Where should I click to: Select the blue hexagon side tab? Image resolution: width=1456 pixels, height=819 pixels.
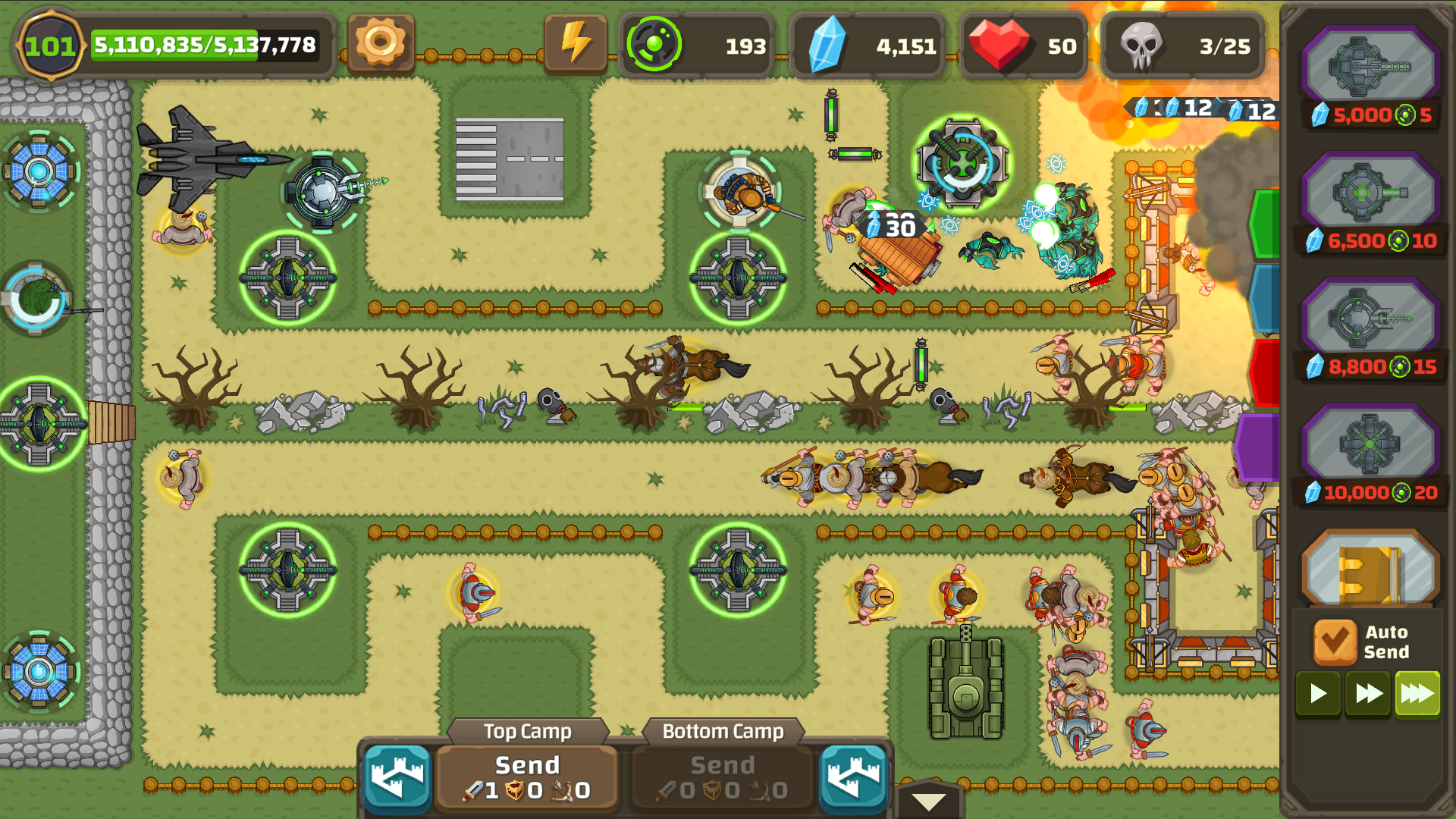[x=1266, y=298]
